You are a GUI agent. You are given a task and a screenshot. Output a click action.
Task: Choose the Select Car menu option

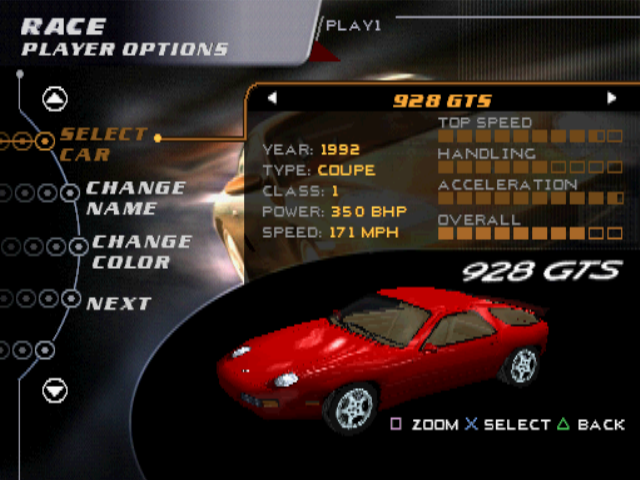point(103,144)
